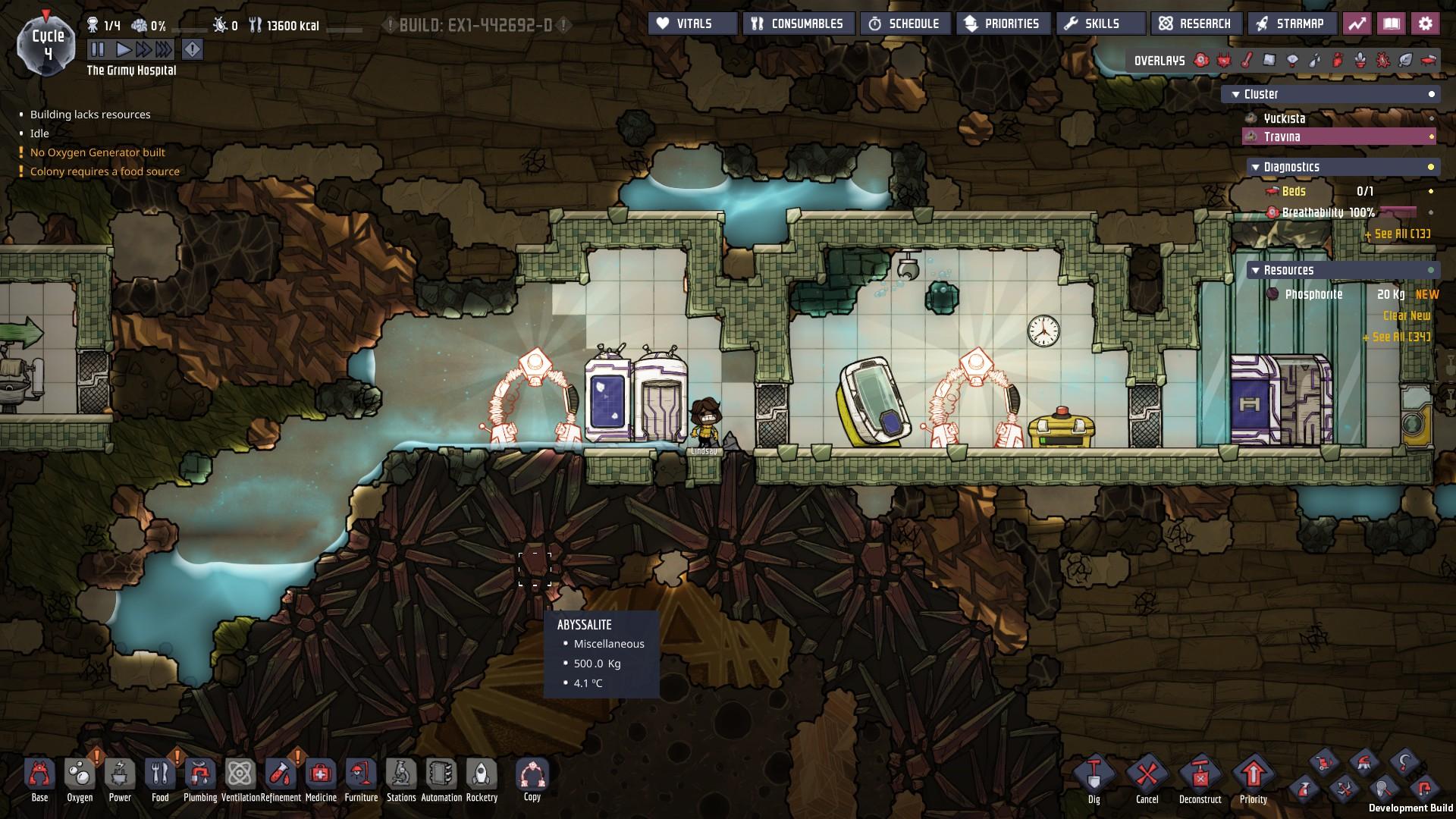Image resolution: width=1456 pixels, height=819 pixels.
Task: Open the Consumables panel
Action: (799, 24)
